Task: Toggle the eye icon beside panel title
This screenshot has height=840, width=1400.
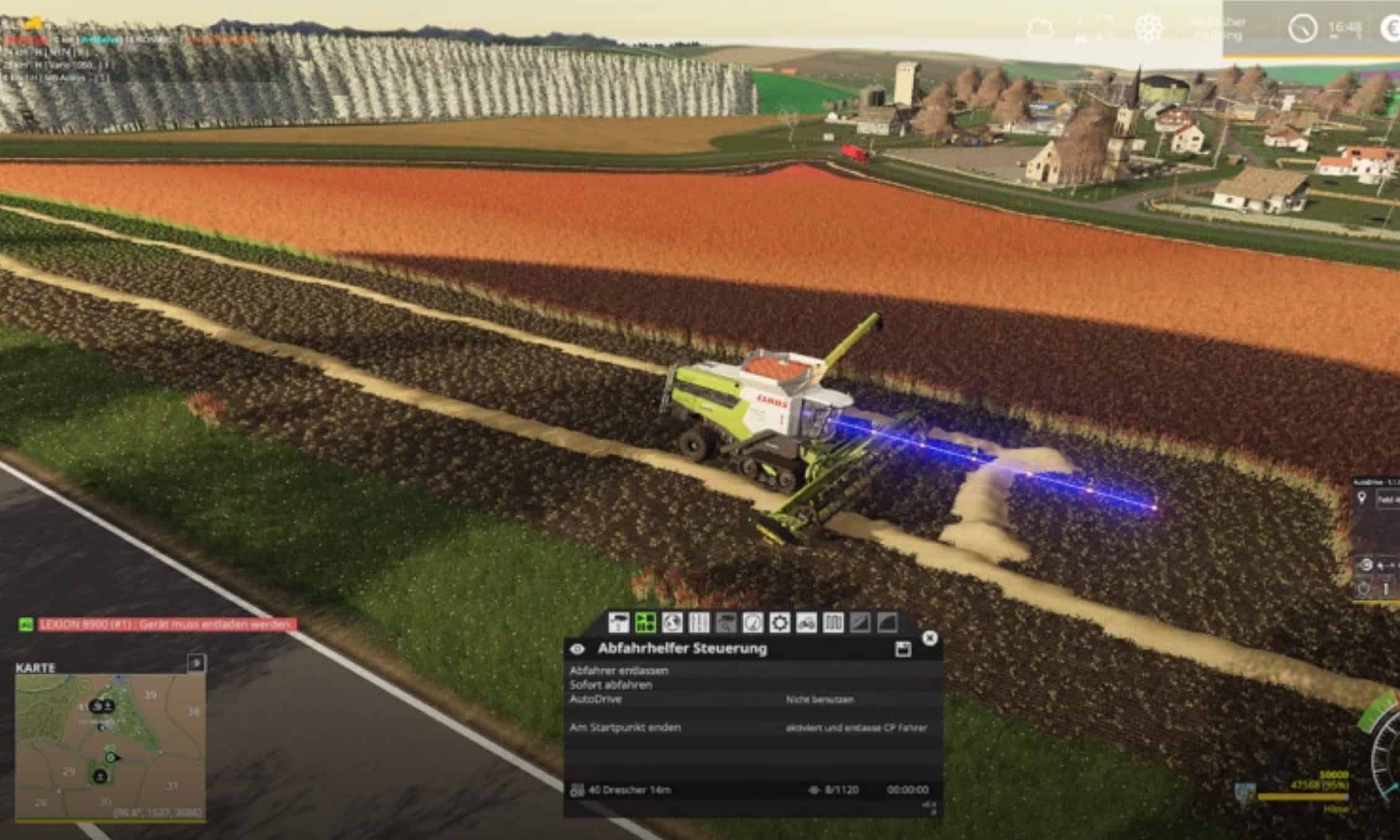Action: [577, 649]
